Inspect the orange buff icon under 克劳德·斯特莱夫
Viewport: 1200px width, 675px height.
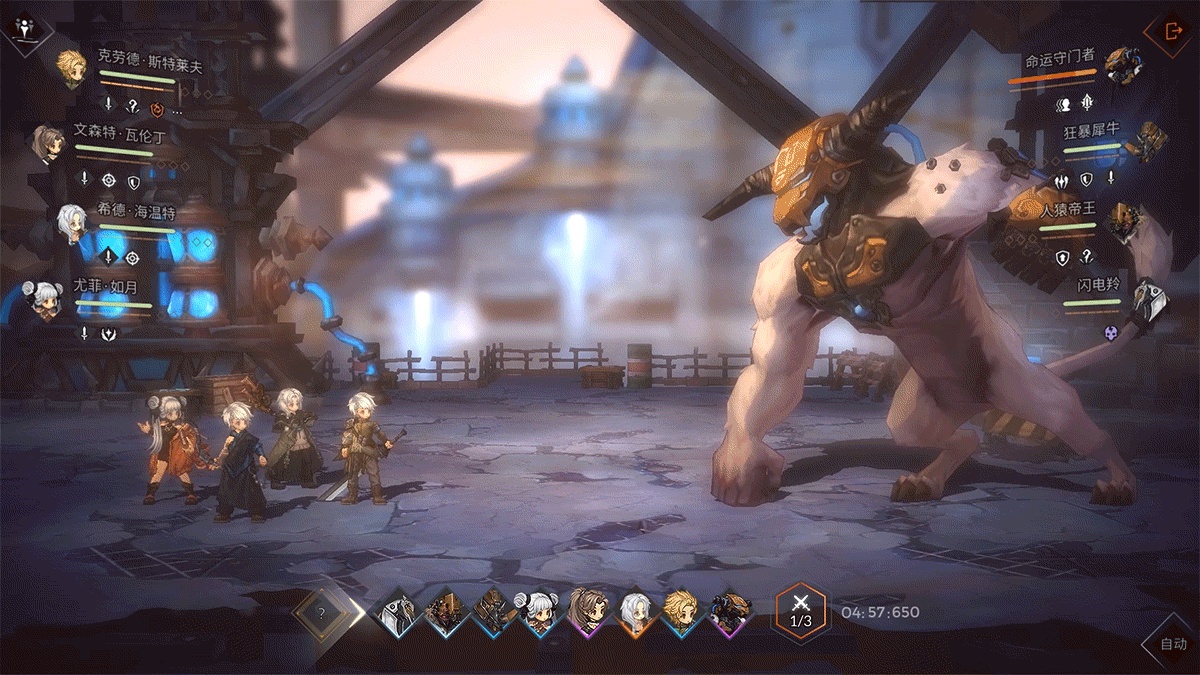tap(156, 107)
